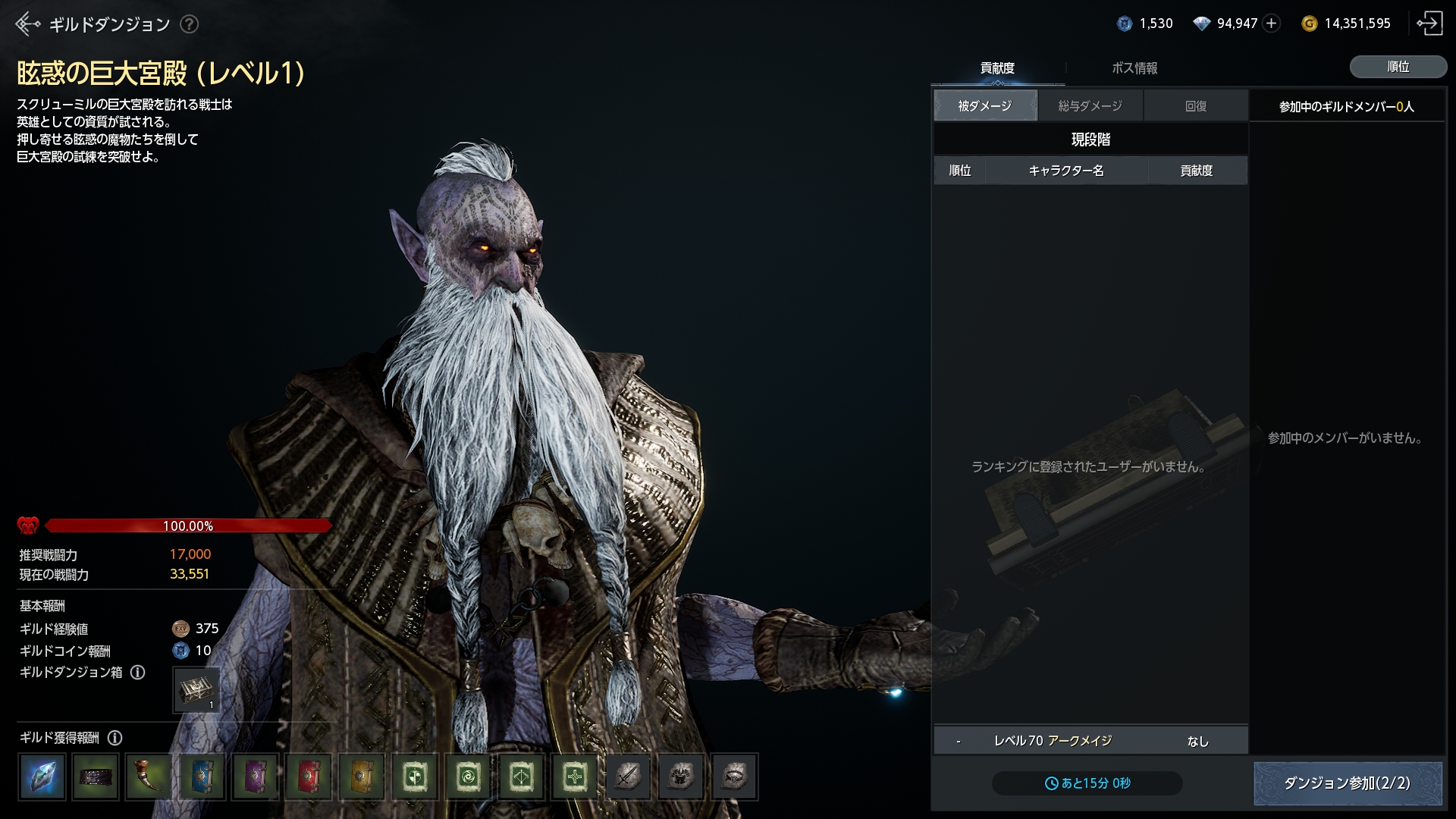The image size is (1456, 819).
Task: Exit the screen via the door icon
Action: point(1429,24)
